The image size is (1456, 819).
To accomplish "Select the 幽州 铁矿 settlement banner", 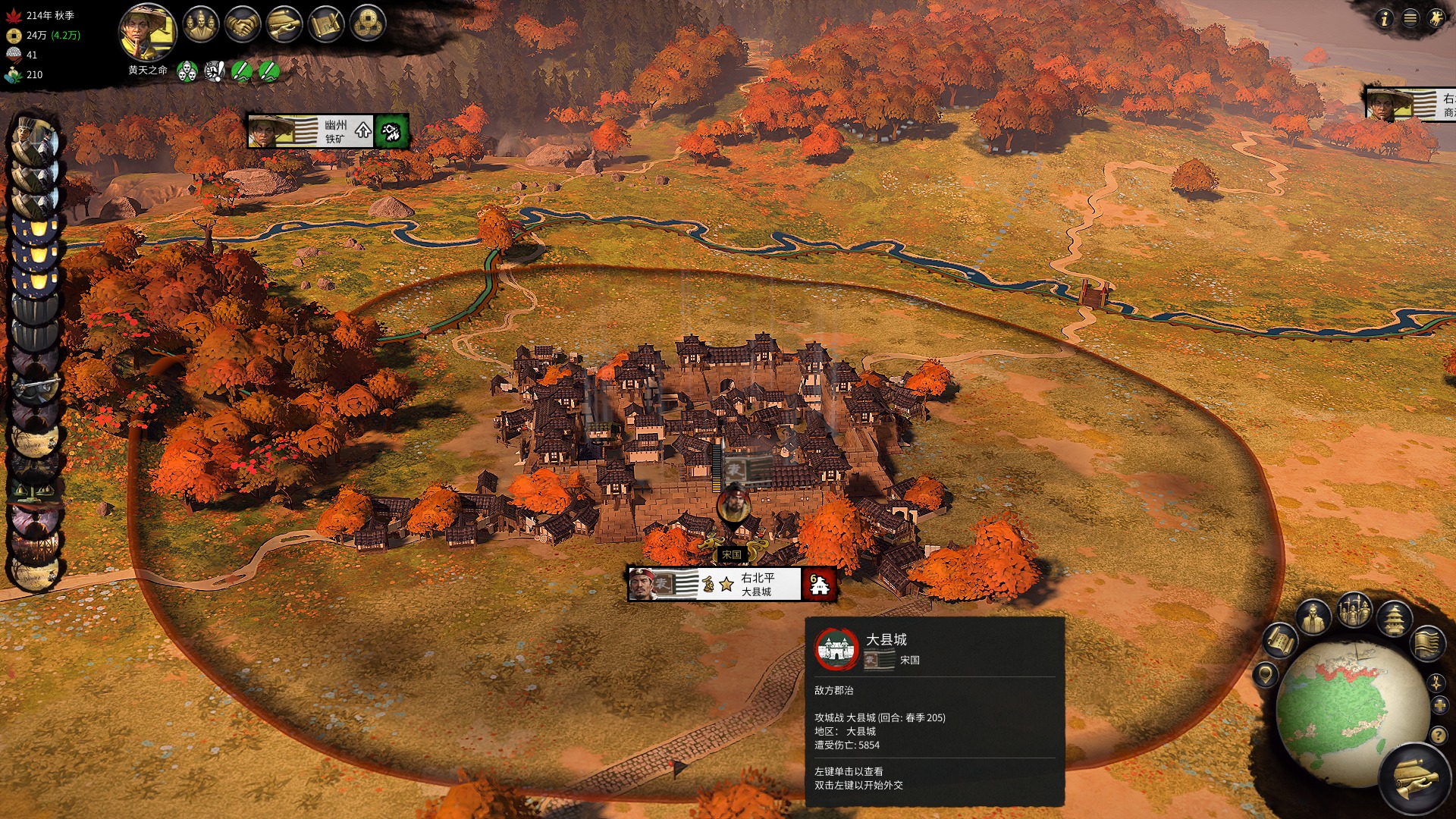I will click(328, 131).
